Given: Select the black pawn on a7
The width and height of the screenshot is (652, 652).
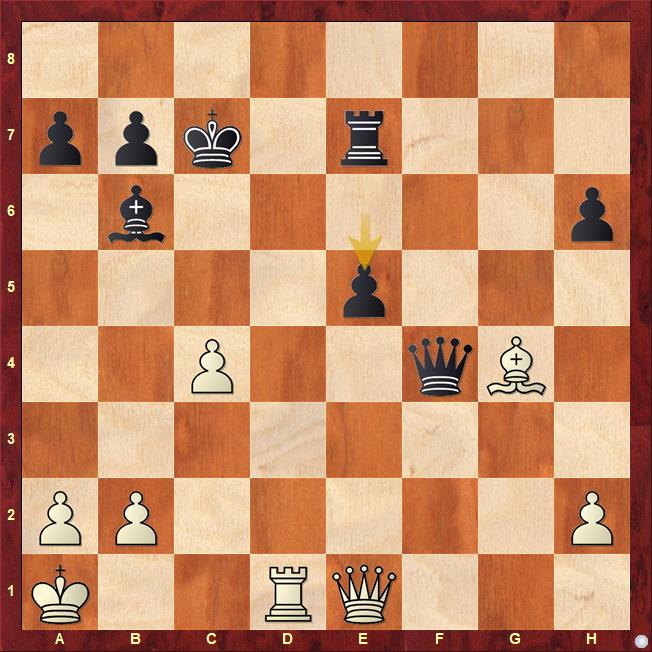Looking at the screenshot, I should pyautogui.click(x=60, y=137).
